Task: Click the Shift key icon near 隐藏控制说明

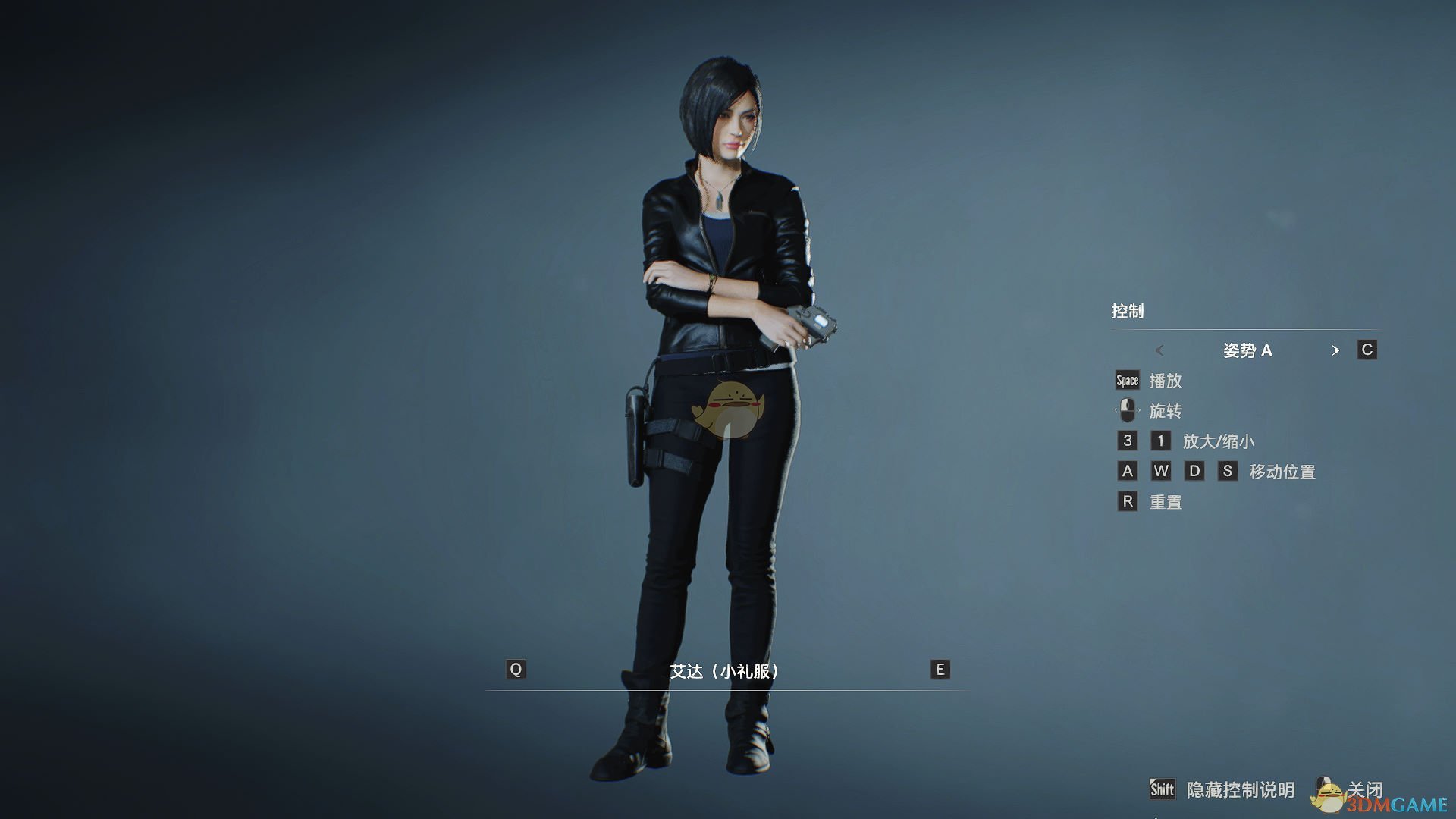Action: pyautogui.click(x=1161, y=789)
